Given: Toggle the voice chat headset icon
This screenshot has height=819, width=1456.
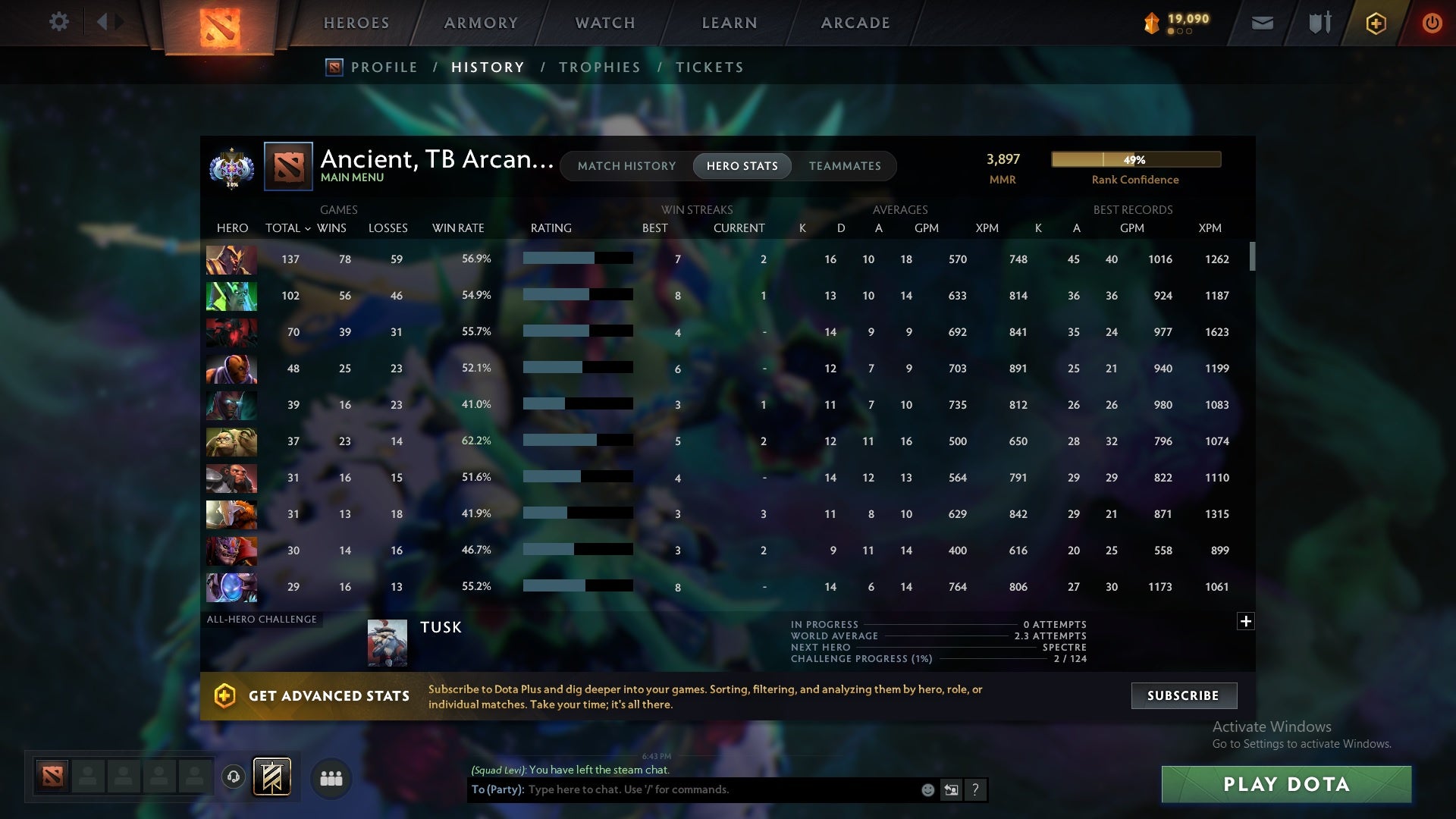Looking at the screenshot, I should tap(234, 777).
